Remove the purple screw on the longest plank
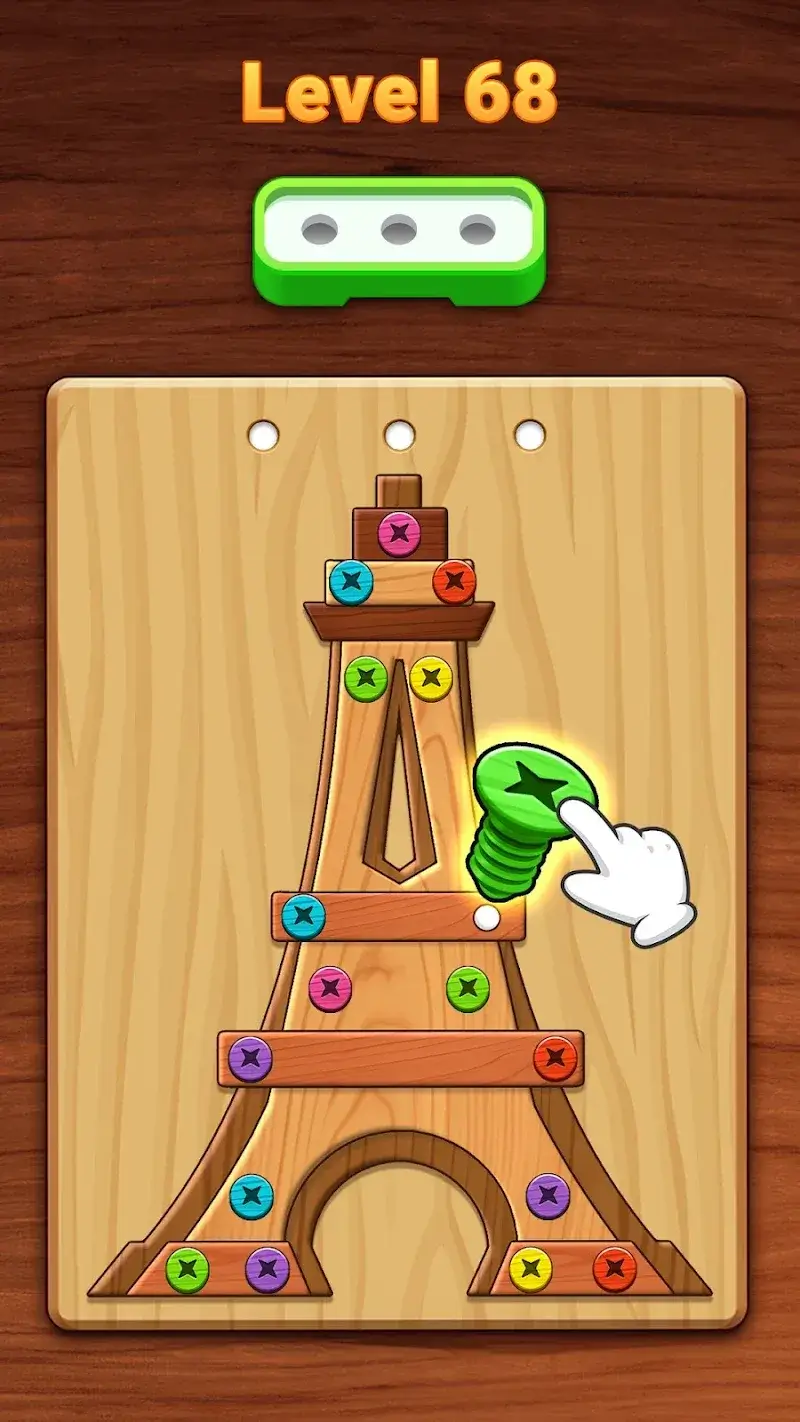 [250, 1059]
